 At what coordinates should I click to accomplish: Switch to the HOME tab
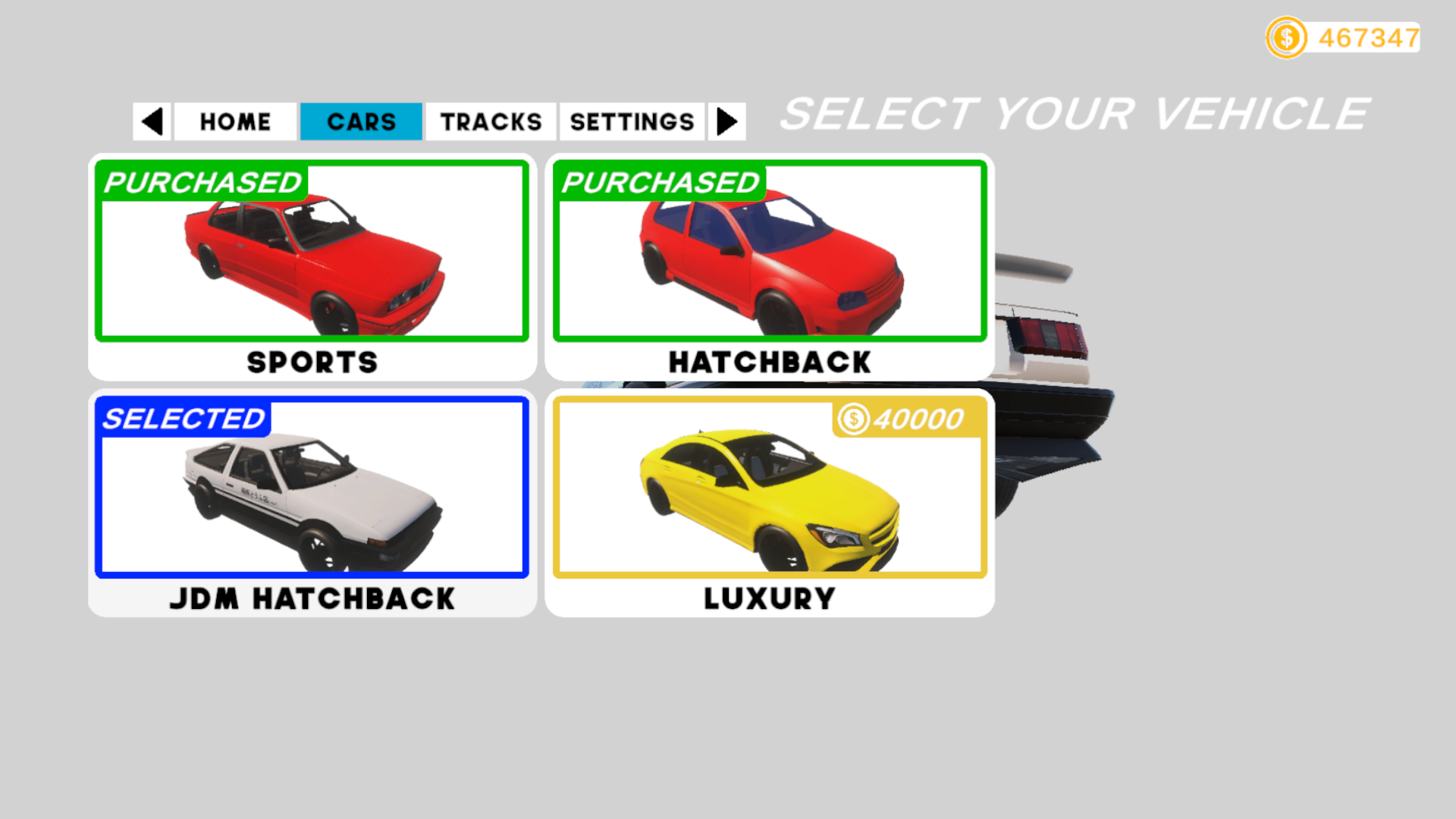(234, 121)
